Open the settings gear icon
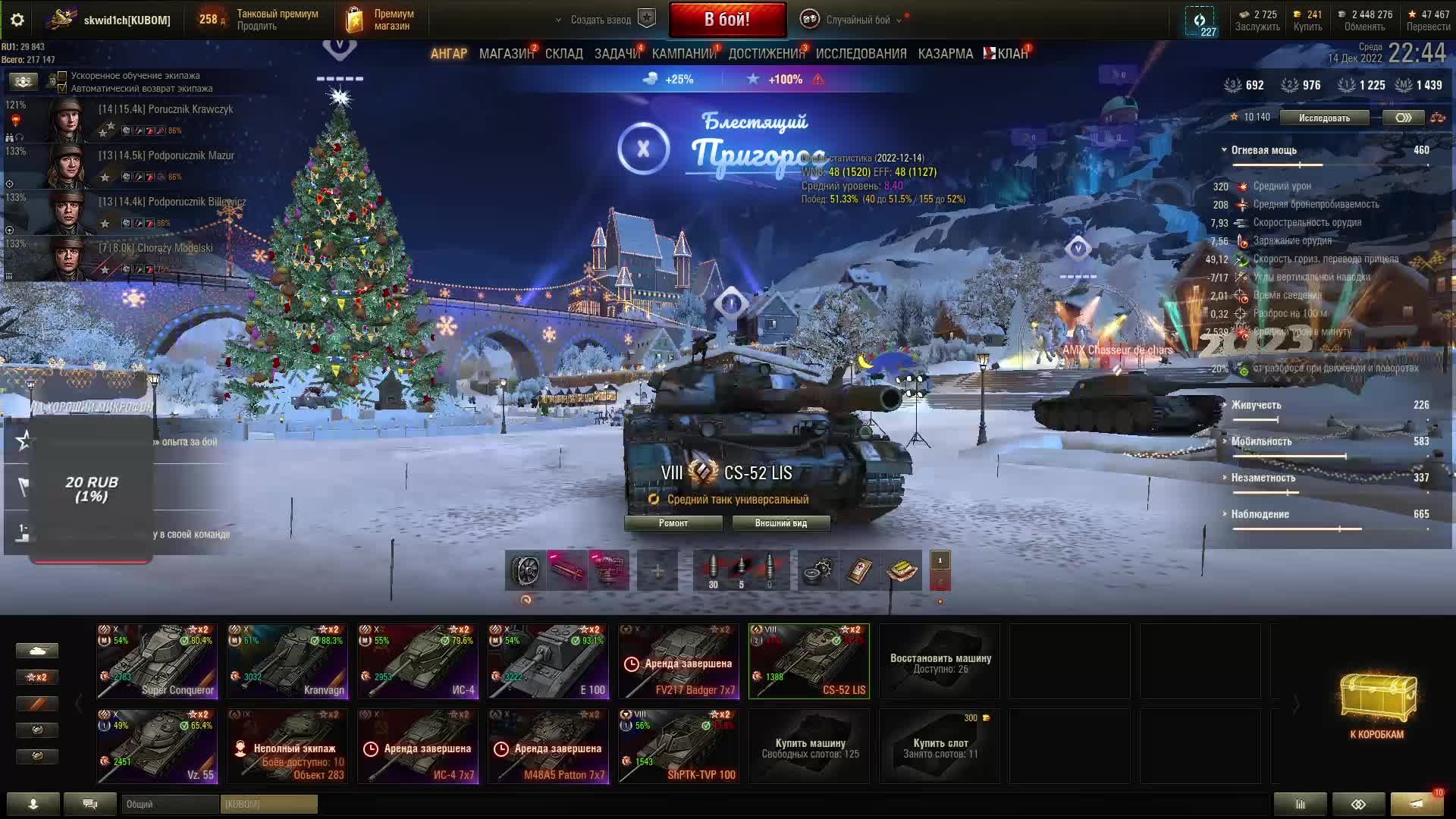Screen dimensions: 1456x819 (x=17, y=20)
